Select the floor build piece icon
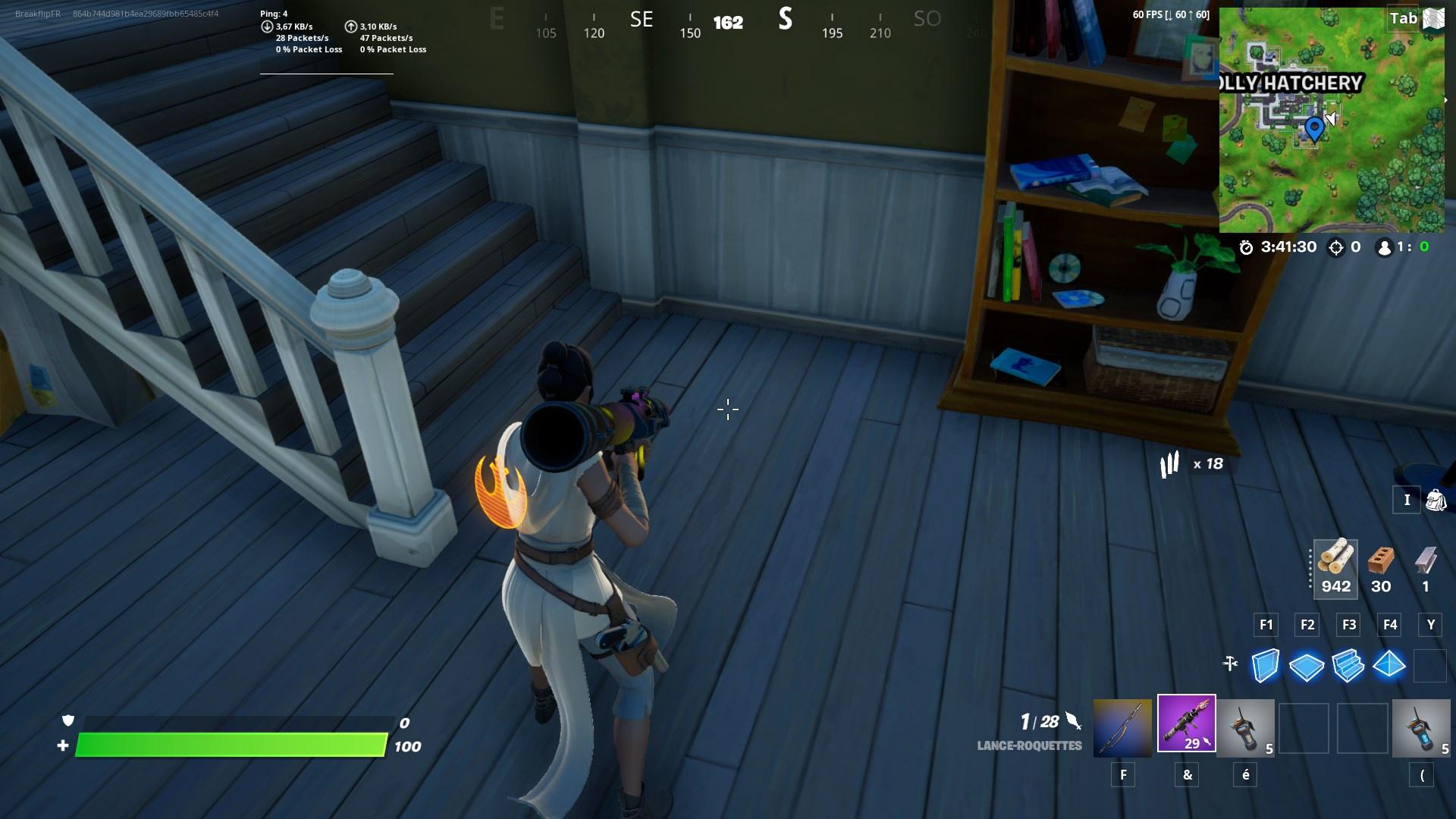Image resolution: width=1456 pixels, height=819 pixels. point(1306,665)
